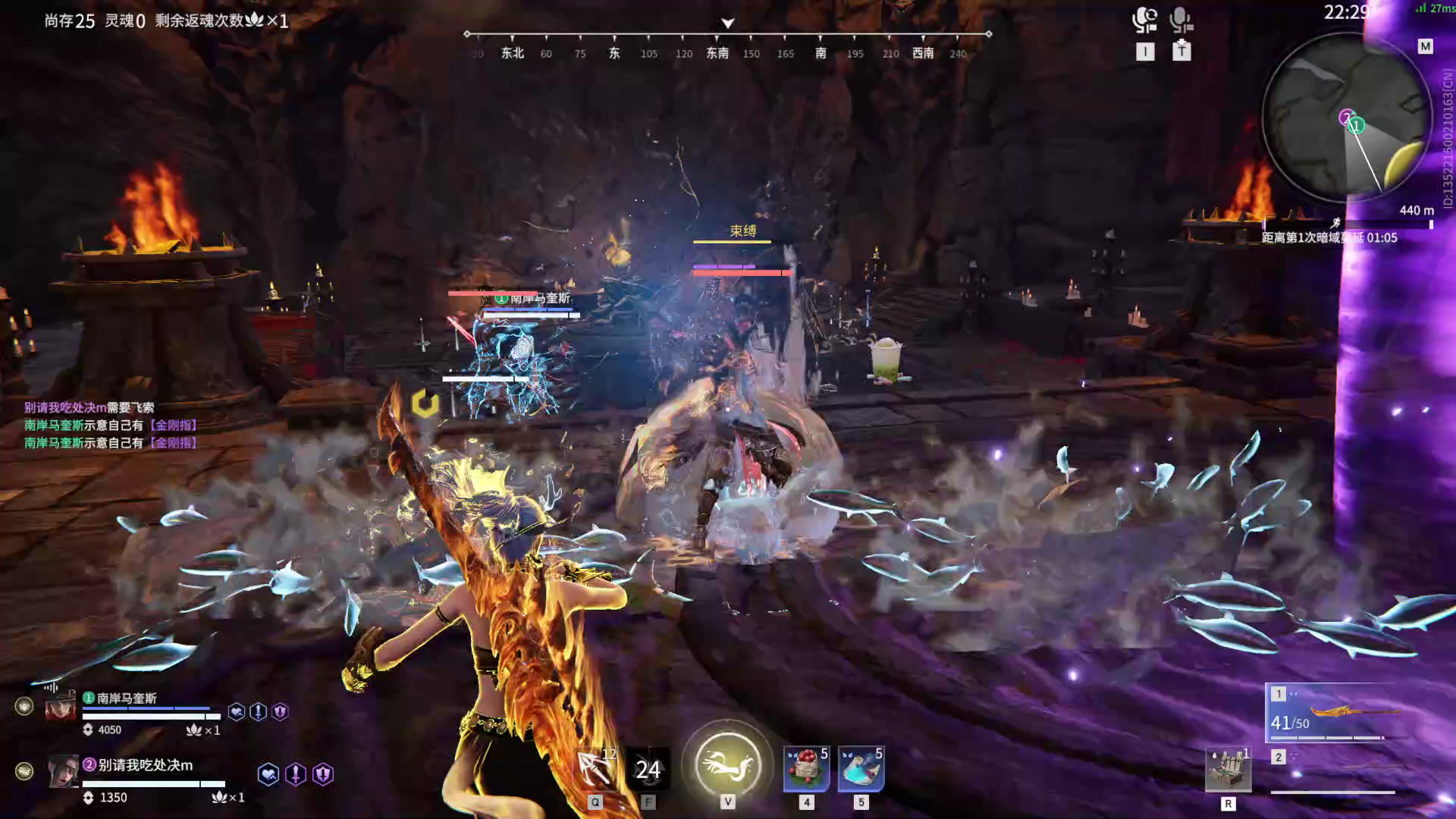Fire the grappling hook ability icon

tap(595, 769)
